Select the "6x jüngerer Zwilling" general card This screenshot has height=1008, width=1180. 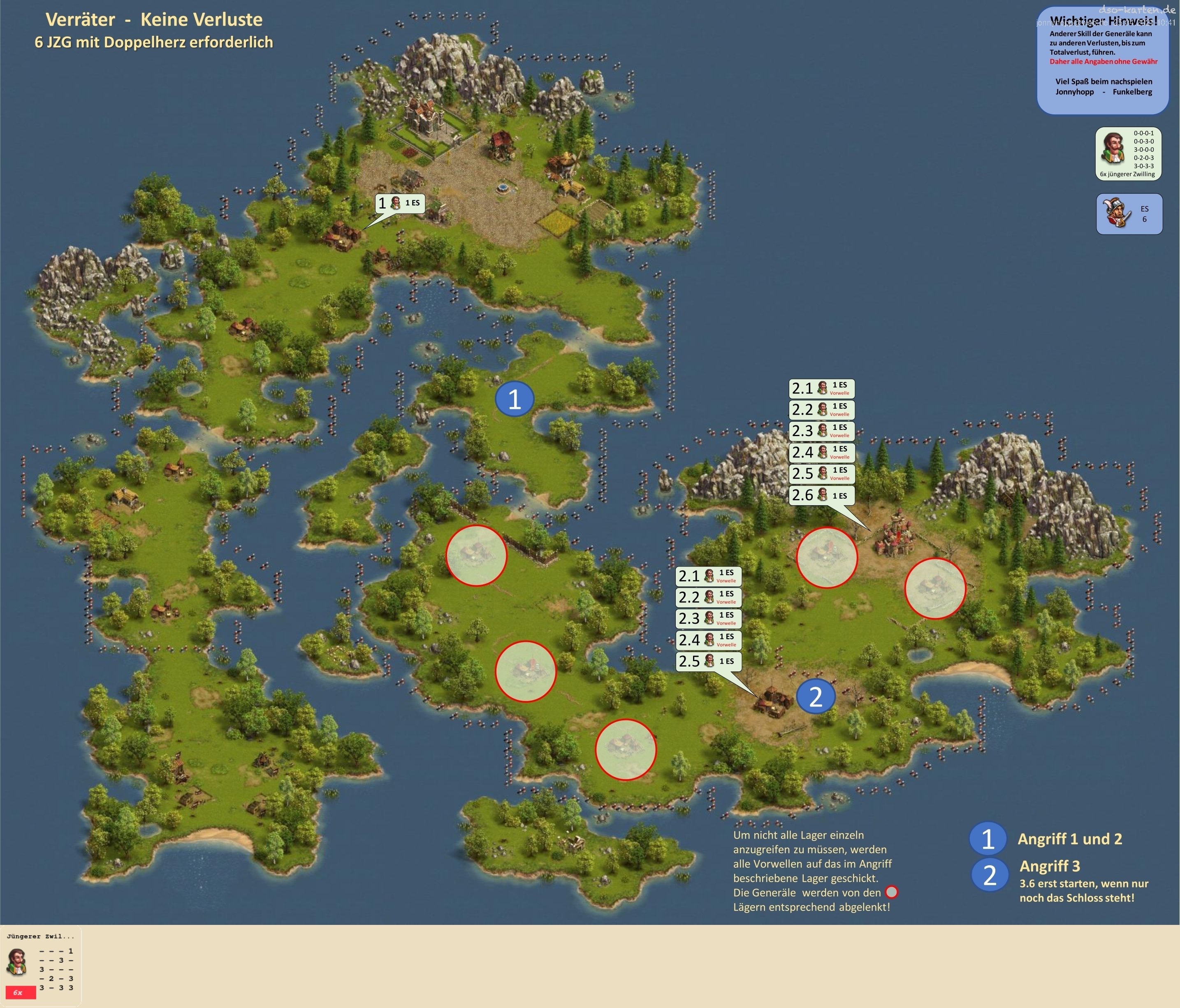coord(1128,154)
